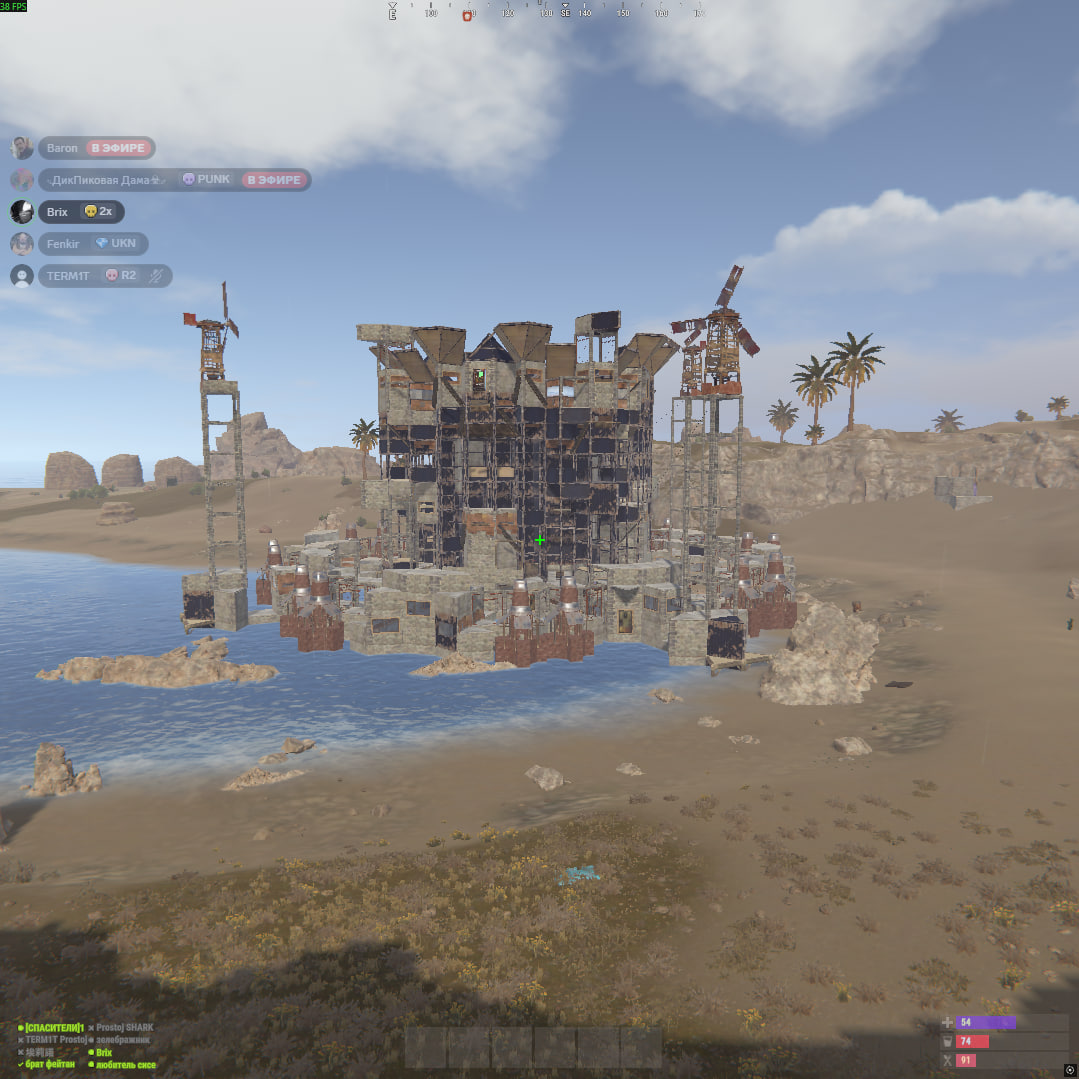
Task: Select Brix in the voice overlay
Action: [x=57, y=212]
